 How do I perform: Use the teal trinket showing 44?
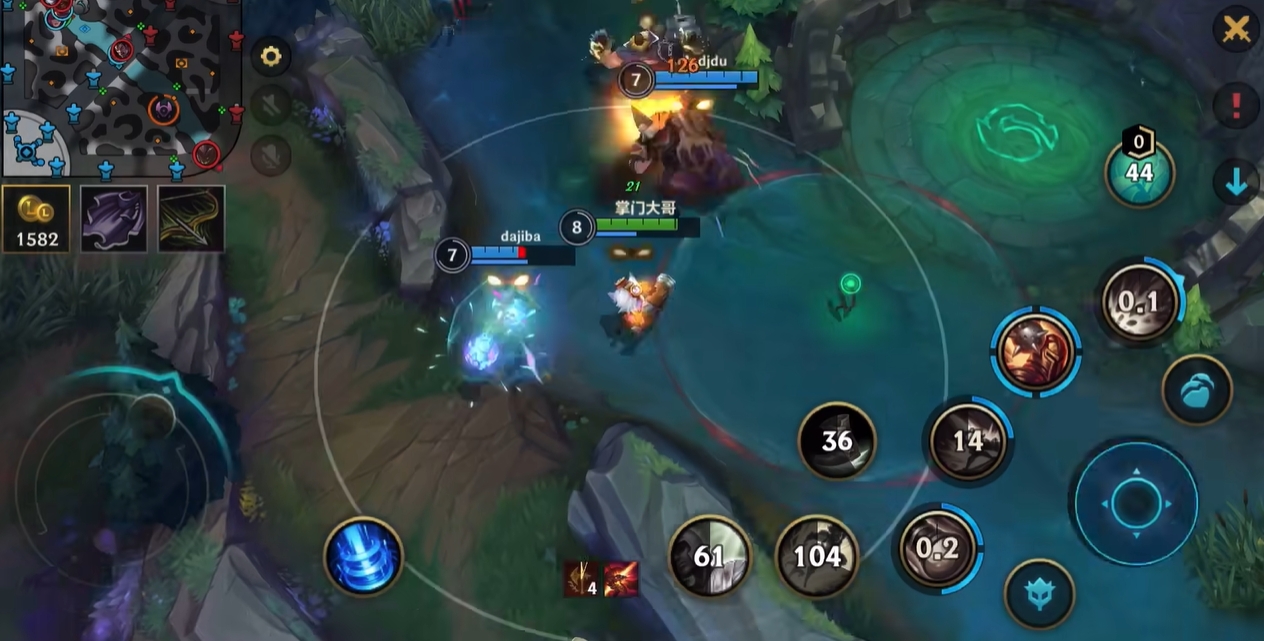click(x=1139, y=172)
